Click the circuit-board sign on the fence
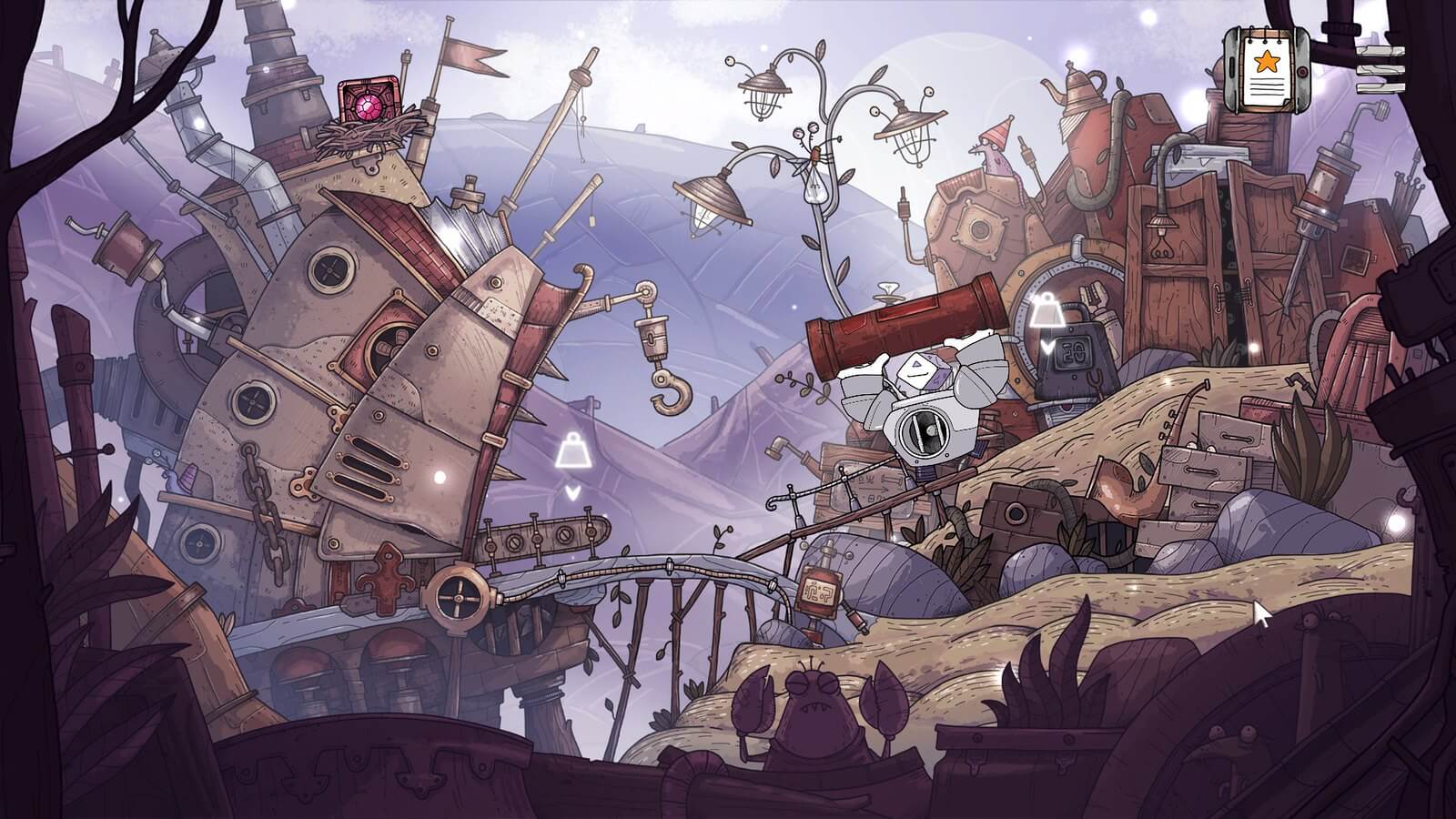The image size is (1456, 819). (818, 590)
